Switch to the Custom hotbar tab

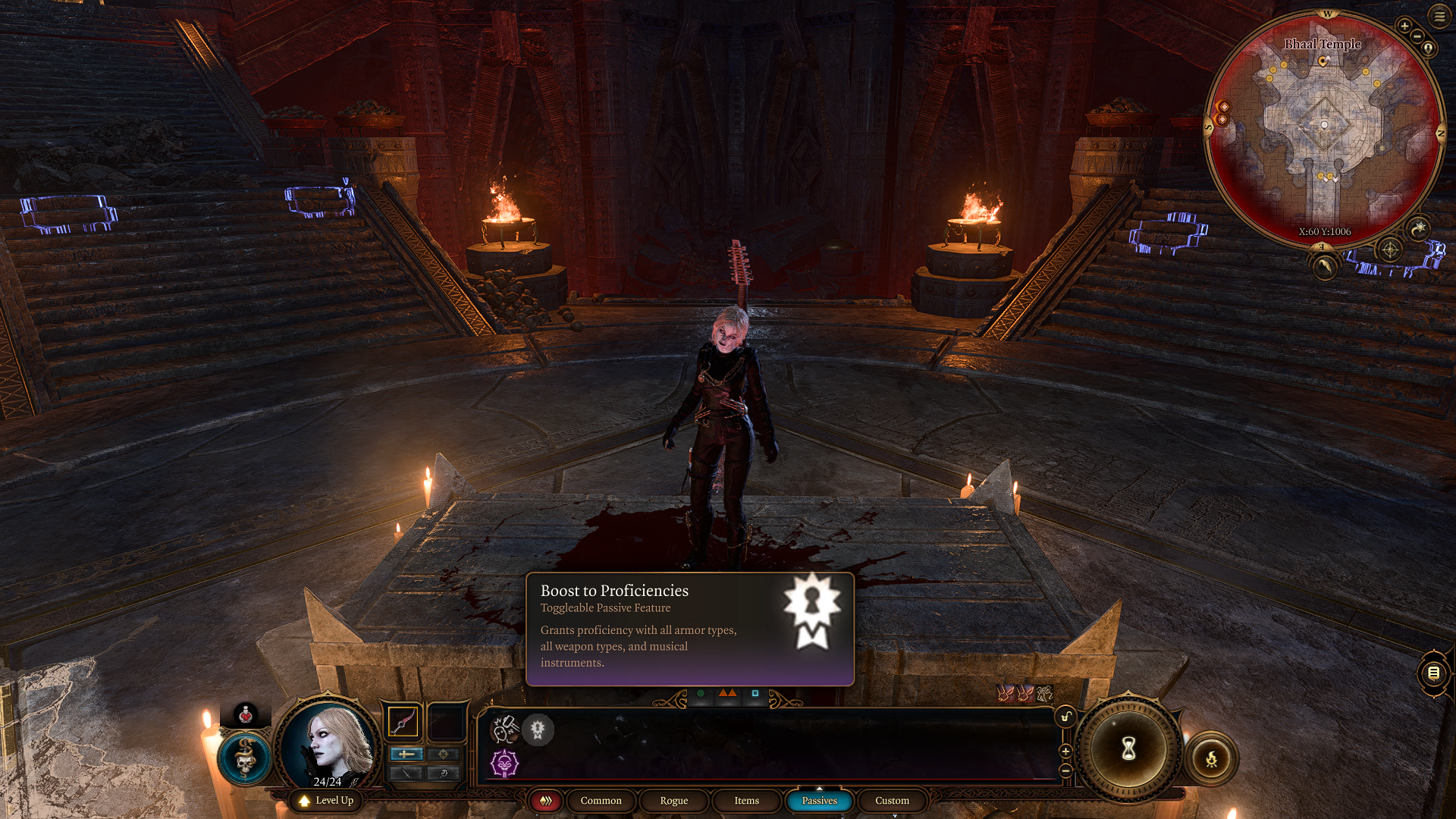[892, 801]
